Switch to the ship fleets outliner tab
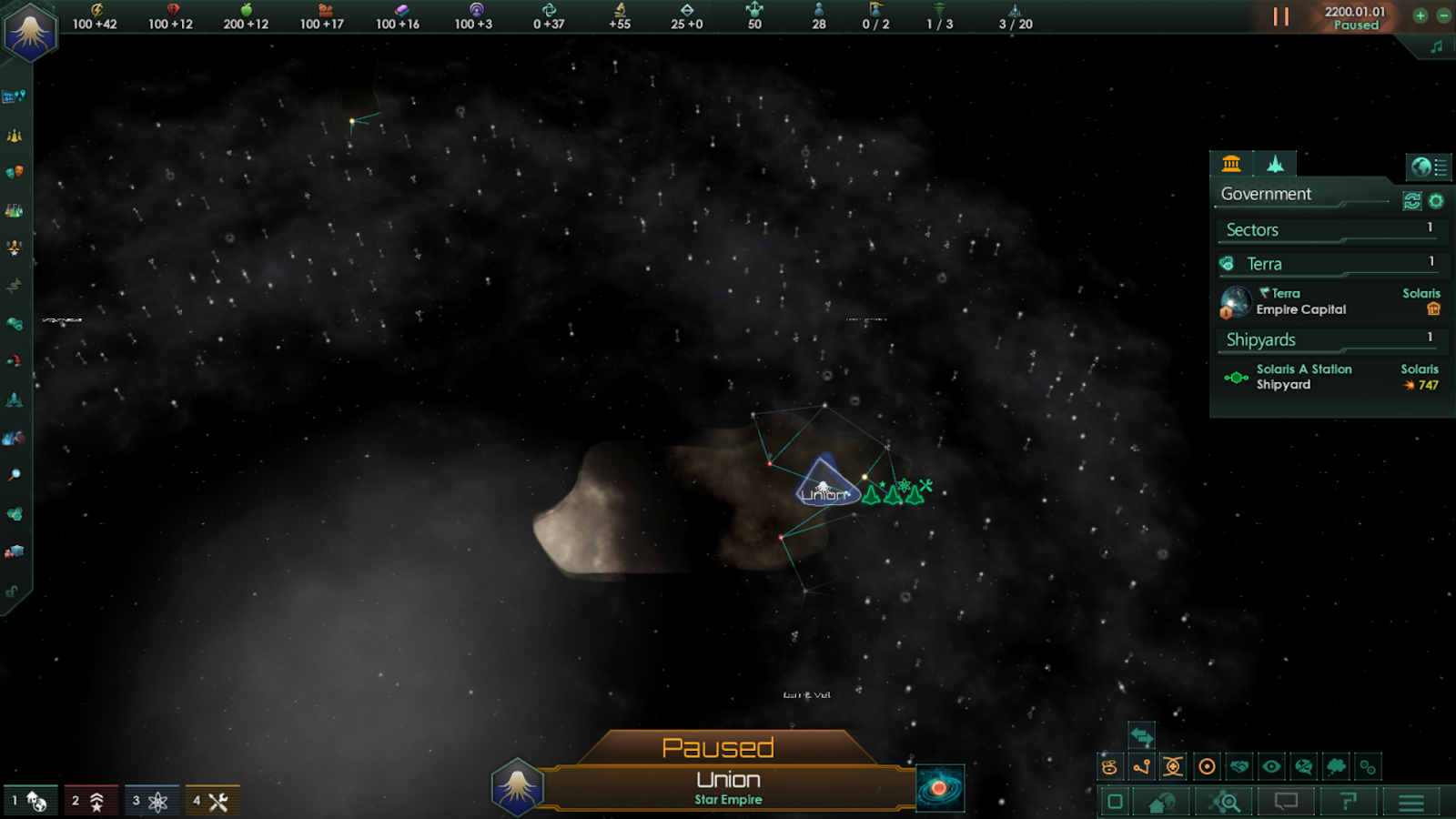 click(1275, 164)
